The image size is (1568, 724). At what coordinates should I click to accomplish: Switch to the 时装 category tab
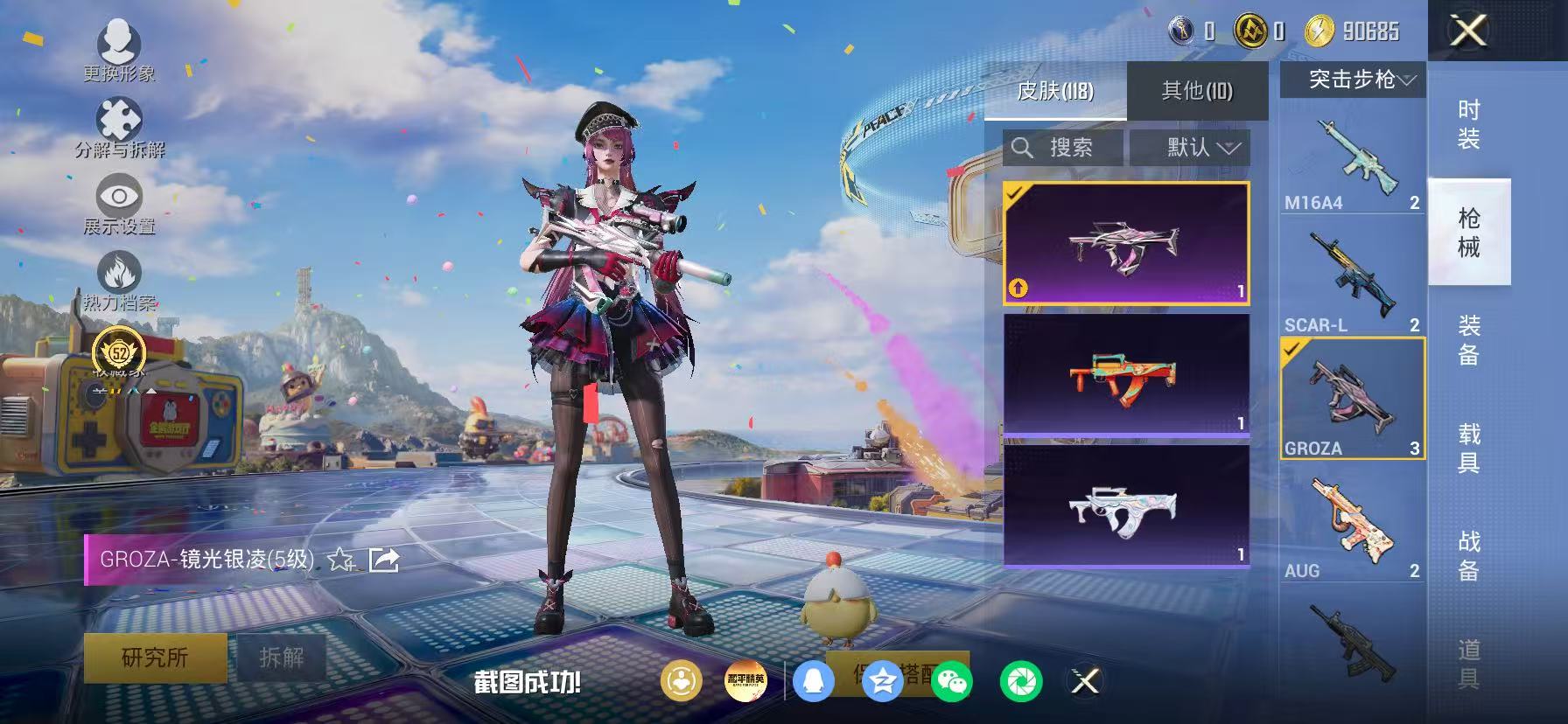[x=1469, y=124]
